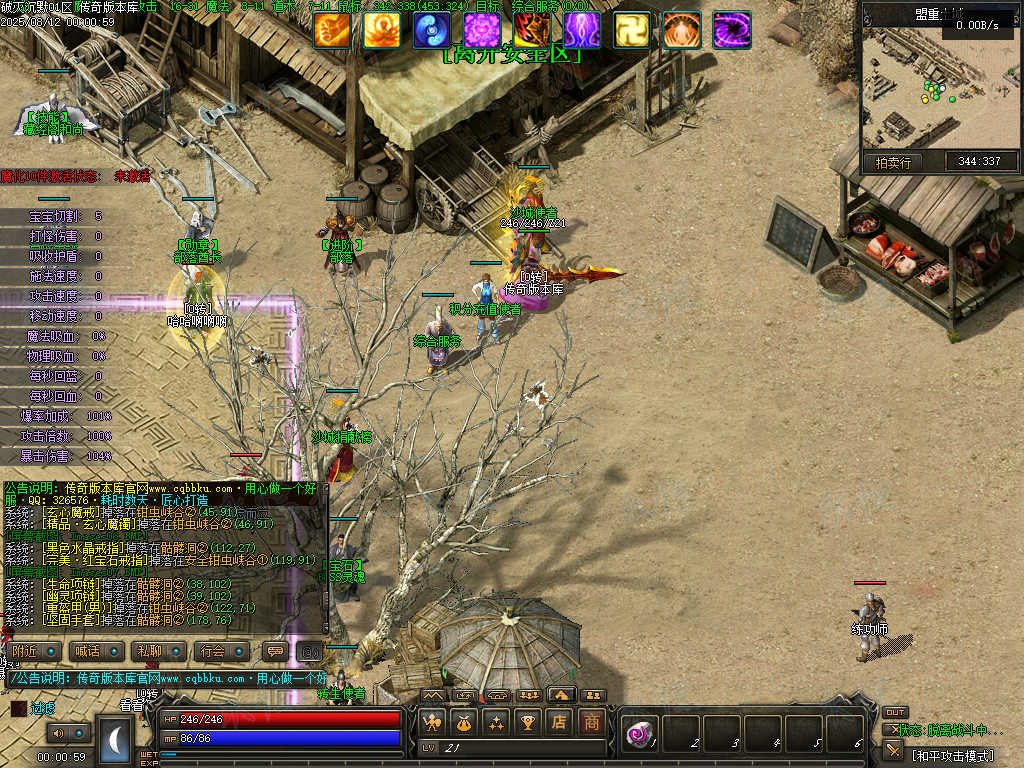Toggle the 过滤 chat filter checkbox

(x=19, y=708)
